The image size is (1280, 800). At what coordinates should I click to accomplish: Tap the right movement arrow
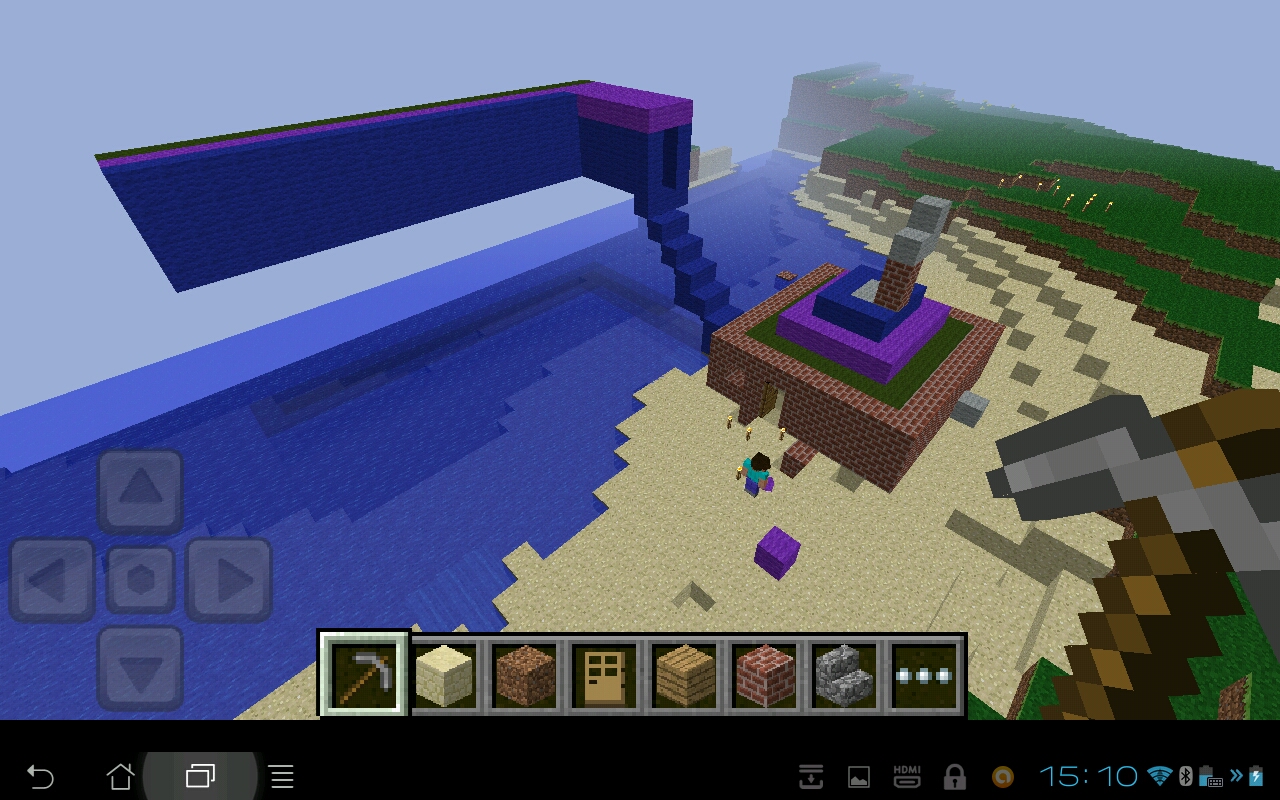click(x=228, y=578)
